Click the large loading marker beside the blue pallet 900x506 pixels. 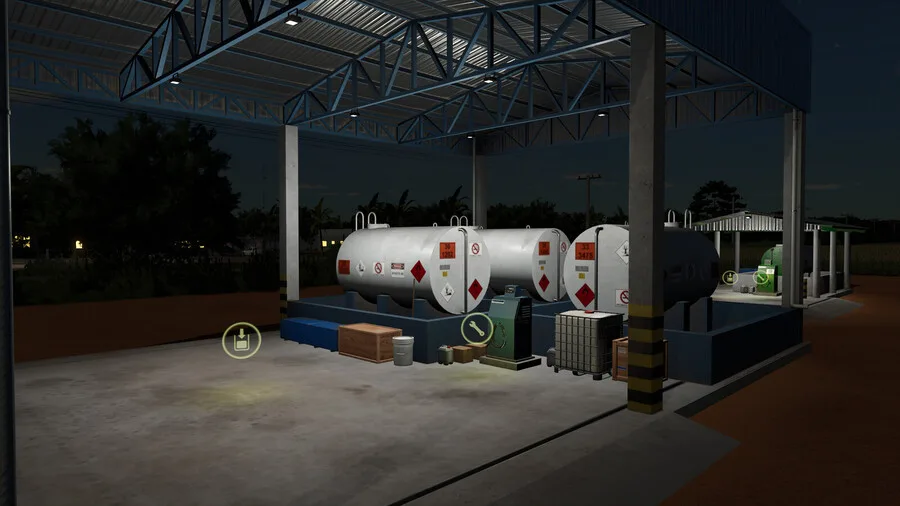click(241, 341)
